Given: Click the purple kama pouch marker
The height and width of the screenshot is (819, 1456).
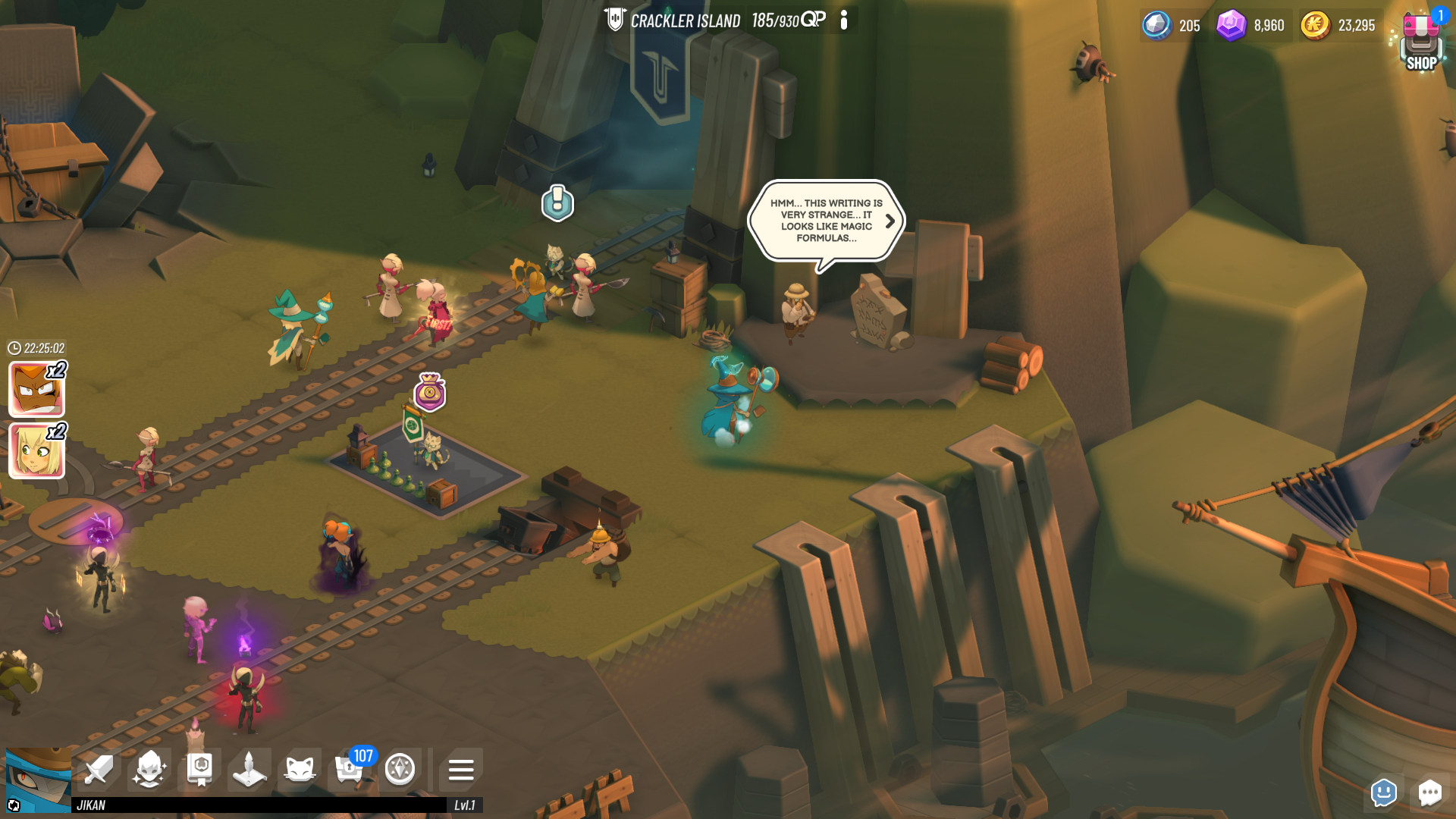Looking at the screenshot, I should [x=430, y=393].
